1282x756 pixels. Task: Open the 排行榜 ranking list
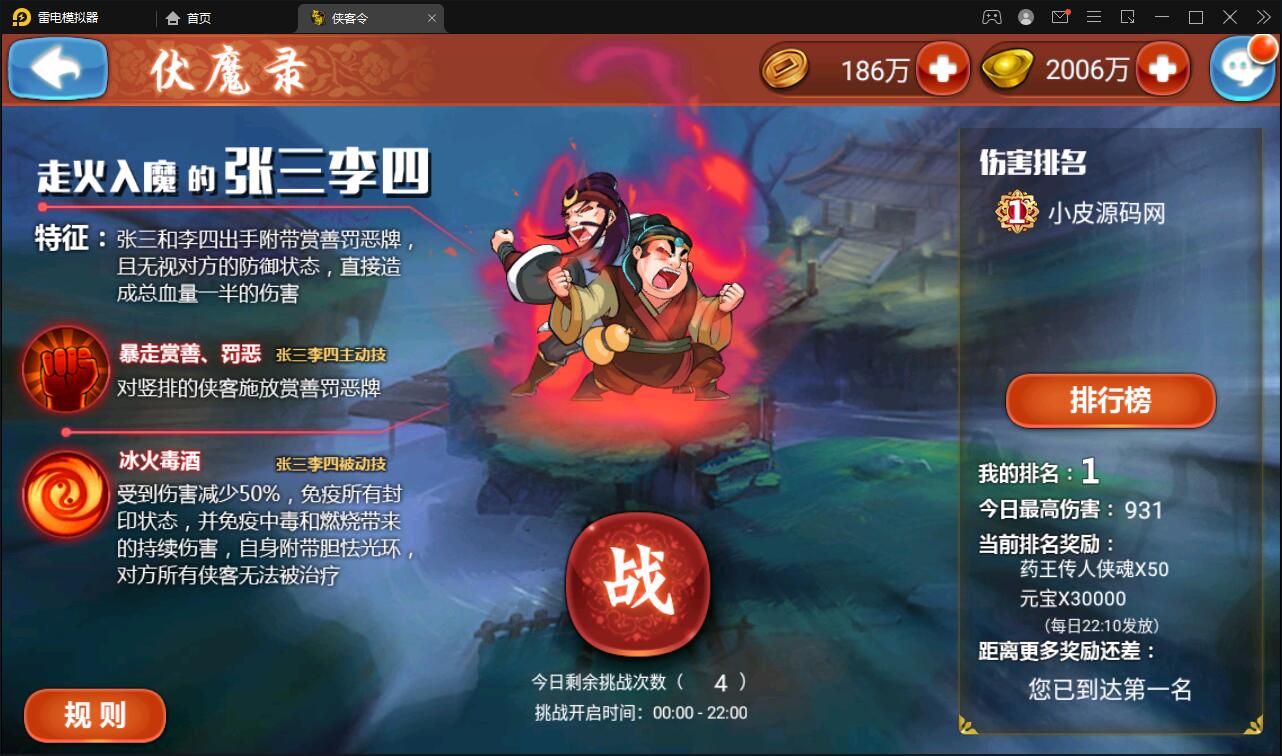click(x=1109, y=400)
